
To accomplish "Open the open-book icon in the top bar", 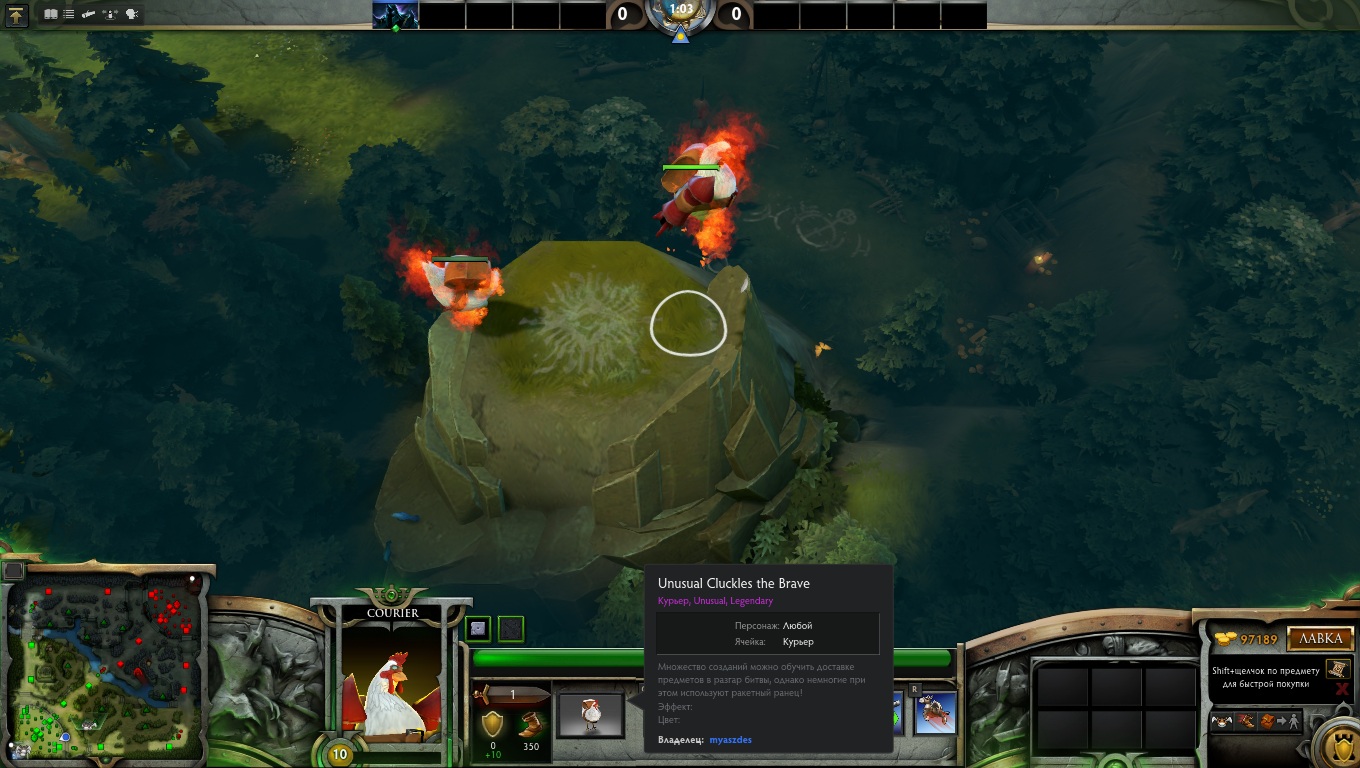I will click(51, 15).
